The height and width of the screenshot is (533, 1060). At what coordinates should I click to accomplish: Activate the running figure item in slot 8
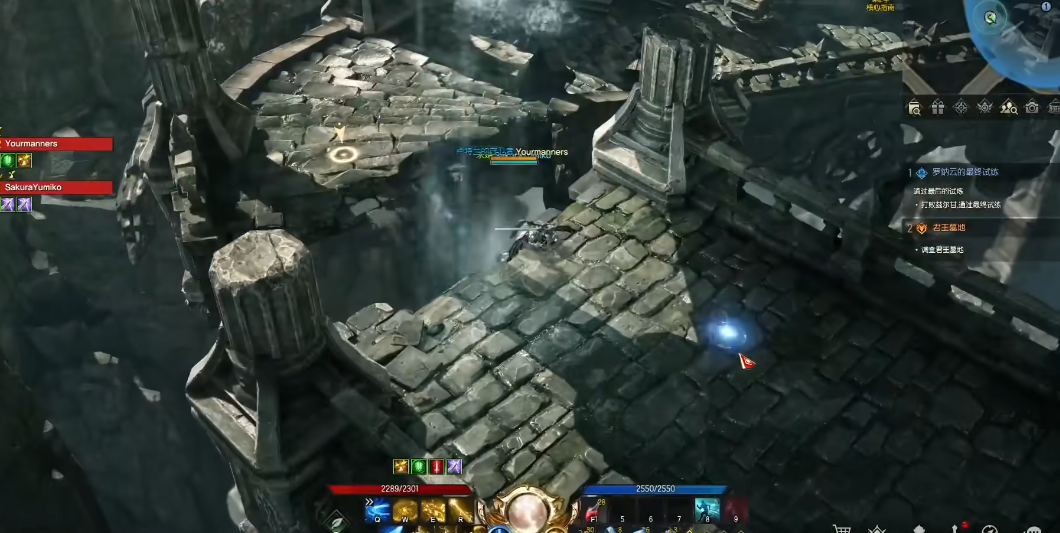[x=707, y=510]
